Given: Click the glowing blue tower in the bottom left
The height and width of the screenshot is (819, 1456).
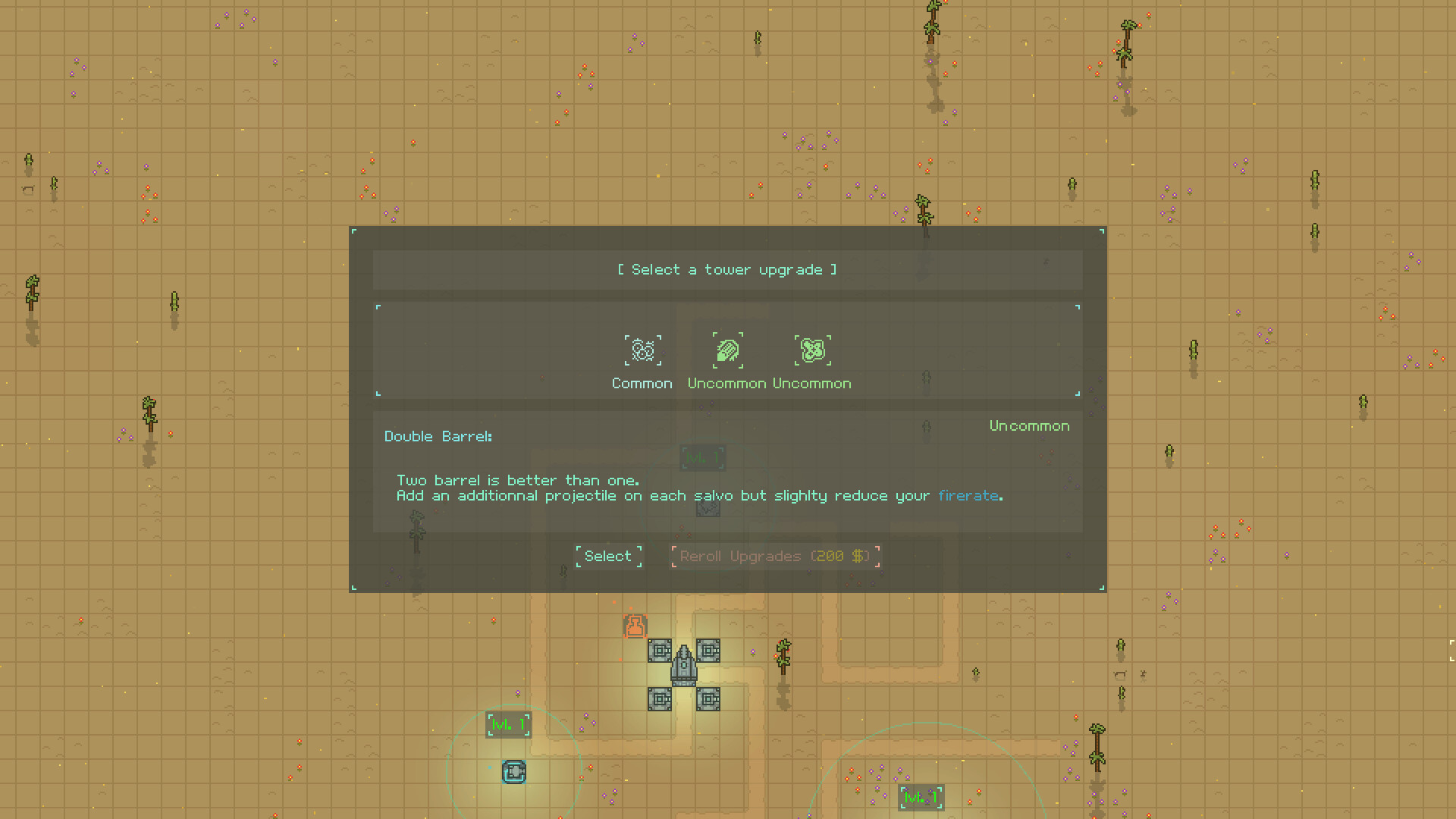Looking at the screenshot, I should pos(514,772).
